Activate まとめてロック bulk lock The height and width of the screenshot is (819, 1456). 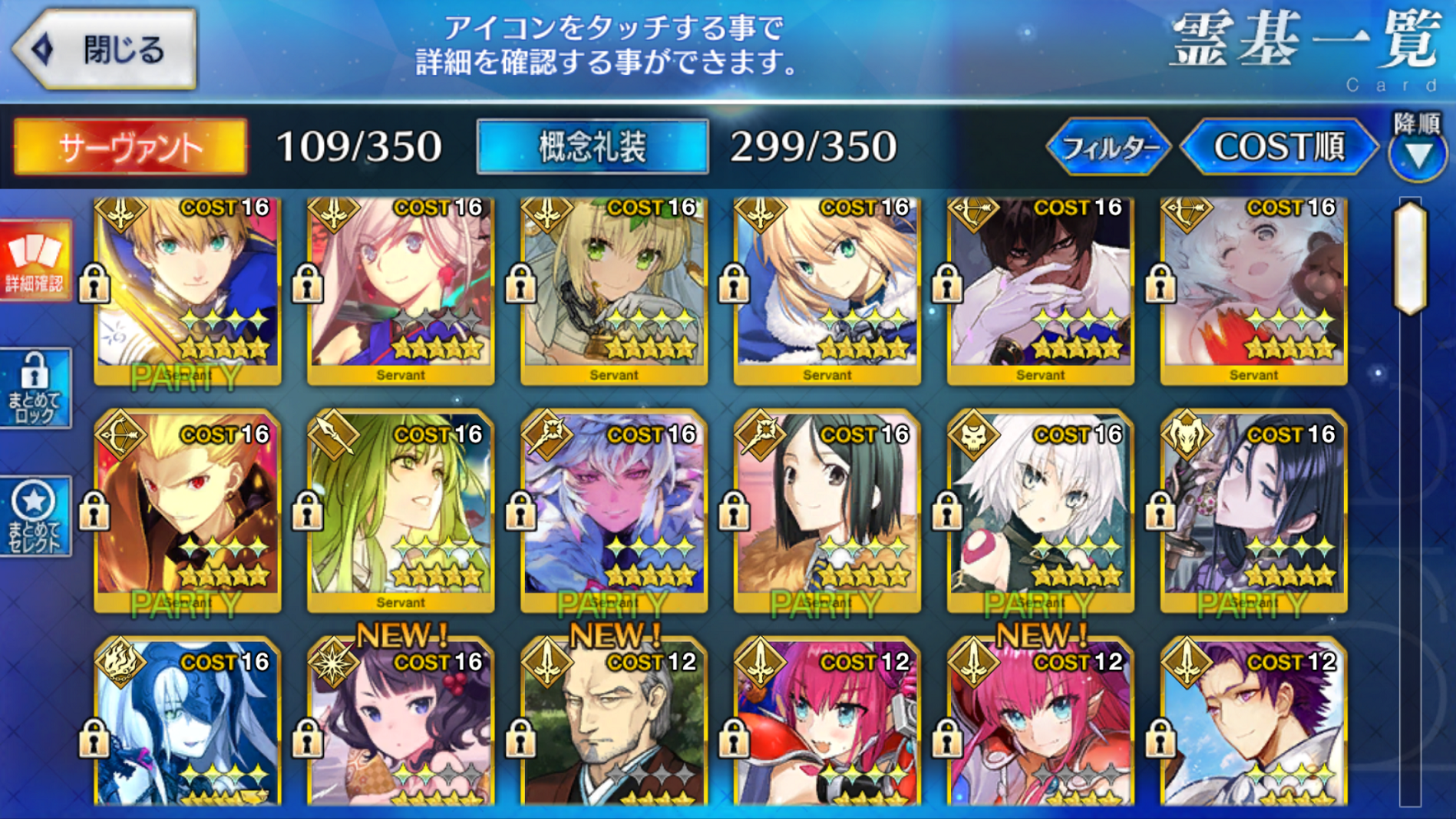coord(35,387)
